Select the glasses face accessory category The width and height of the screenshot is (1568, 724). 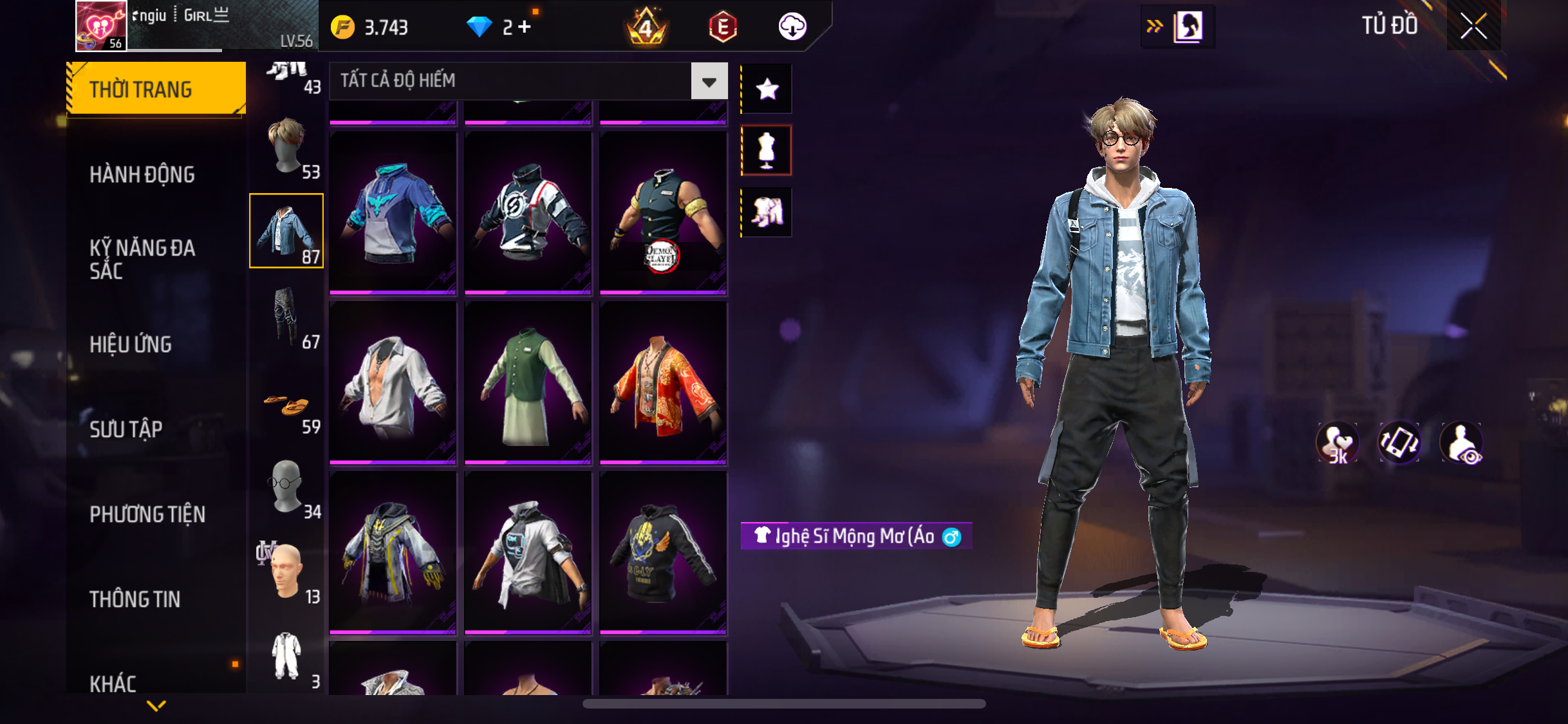coord(287,487)
